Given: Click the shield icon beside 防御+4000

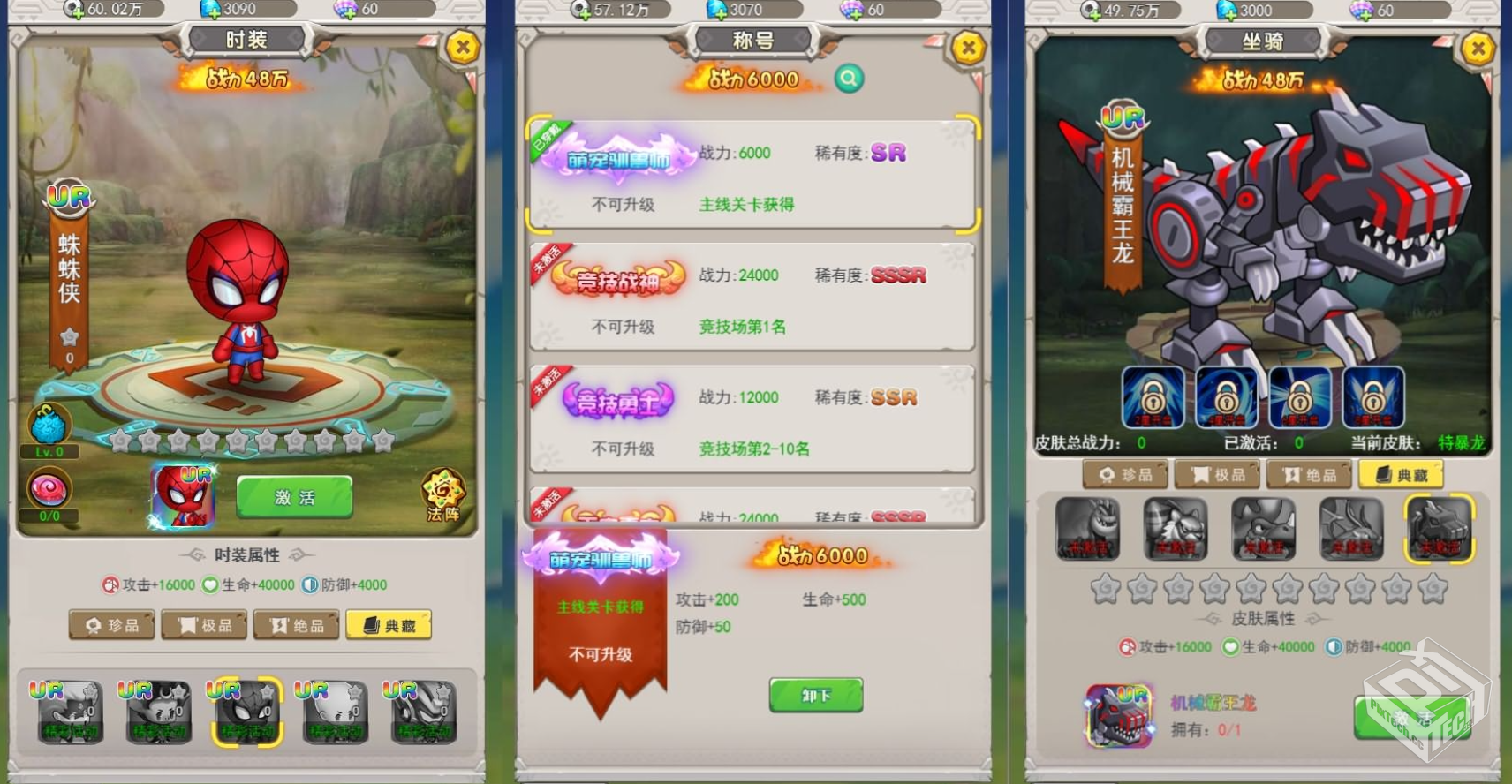Looking at the screenshot, I should tap(309, 584).
